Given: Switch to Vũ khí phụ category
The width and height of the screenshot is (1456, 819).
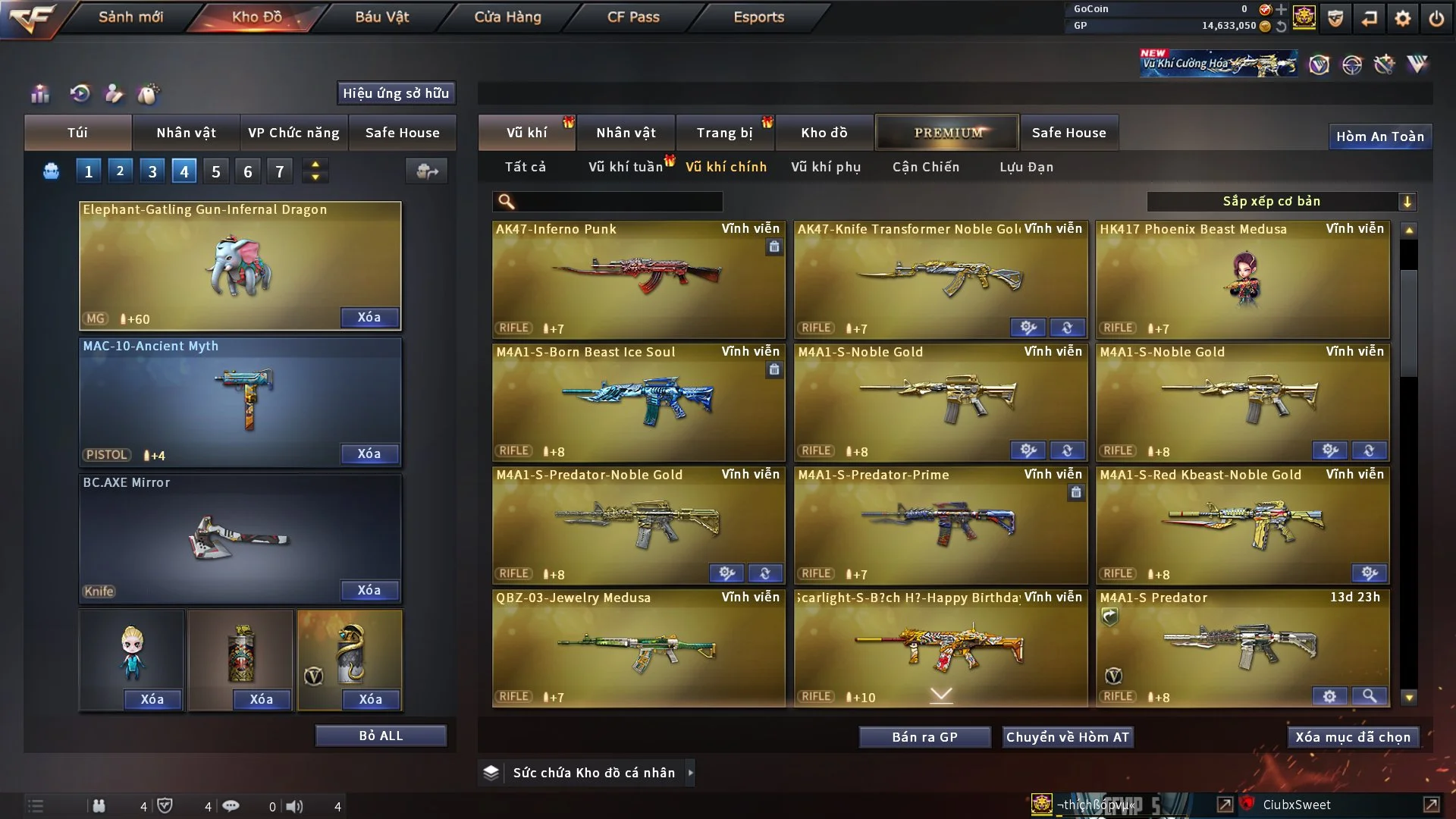Looking at the screenshot, I should 825,167.
